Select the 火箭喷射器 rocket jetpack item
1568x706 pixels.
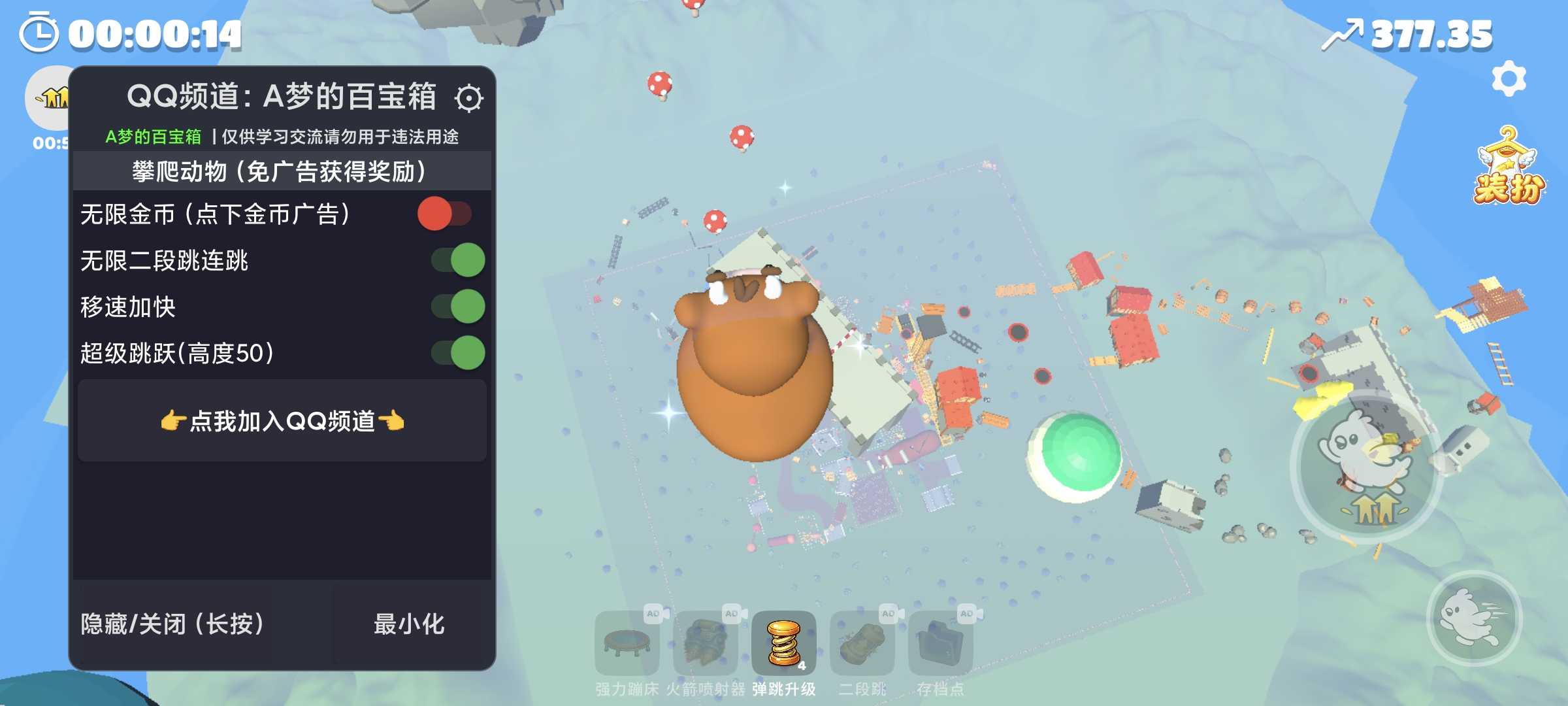(706, 643)
